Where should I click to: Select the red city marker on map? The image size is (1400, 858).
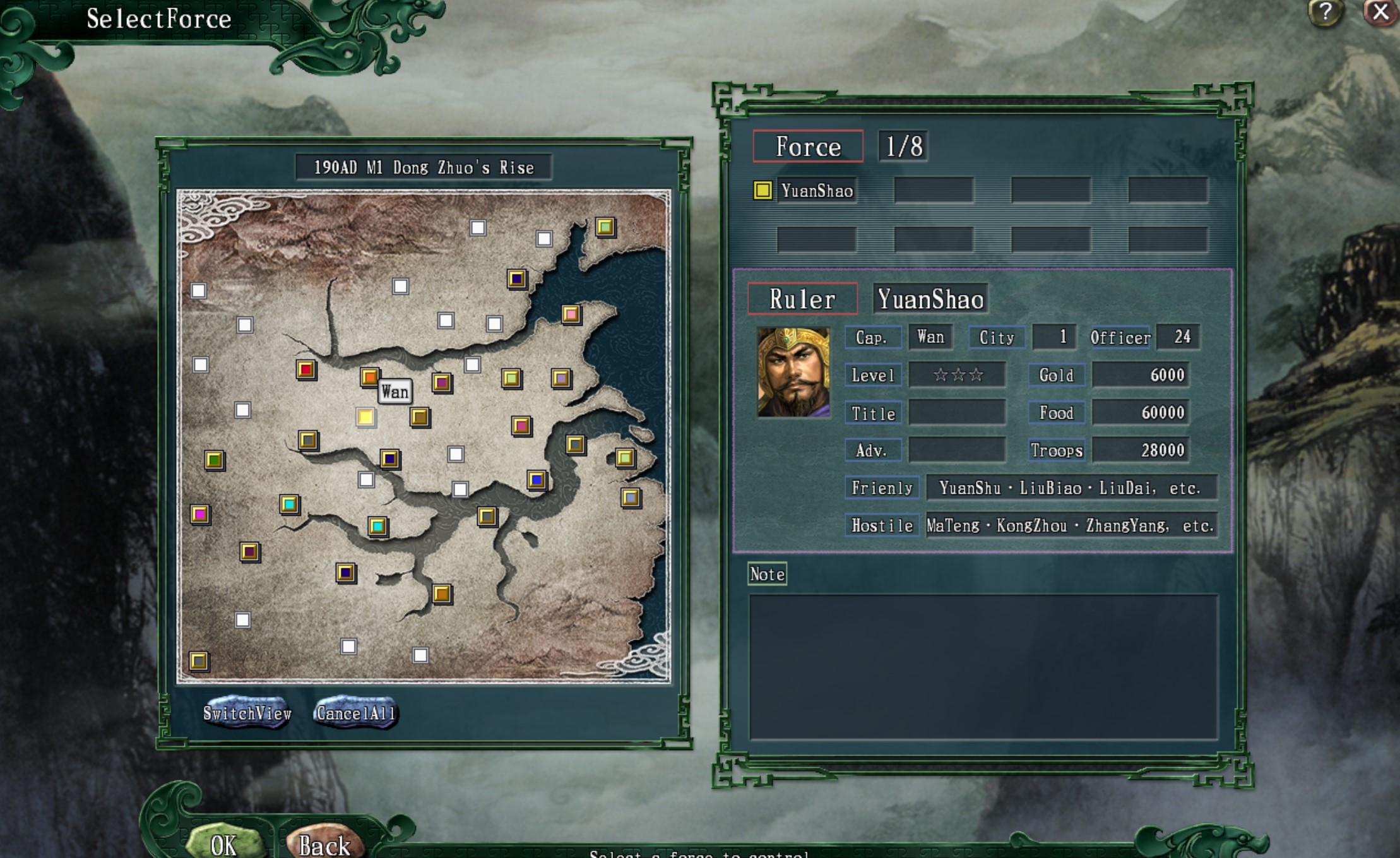306,369
